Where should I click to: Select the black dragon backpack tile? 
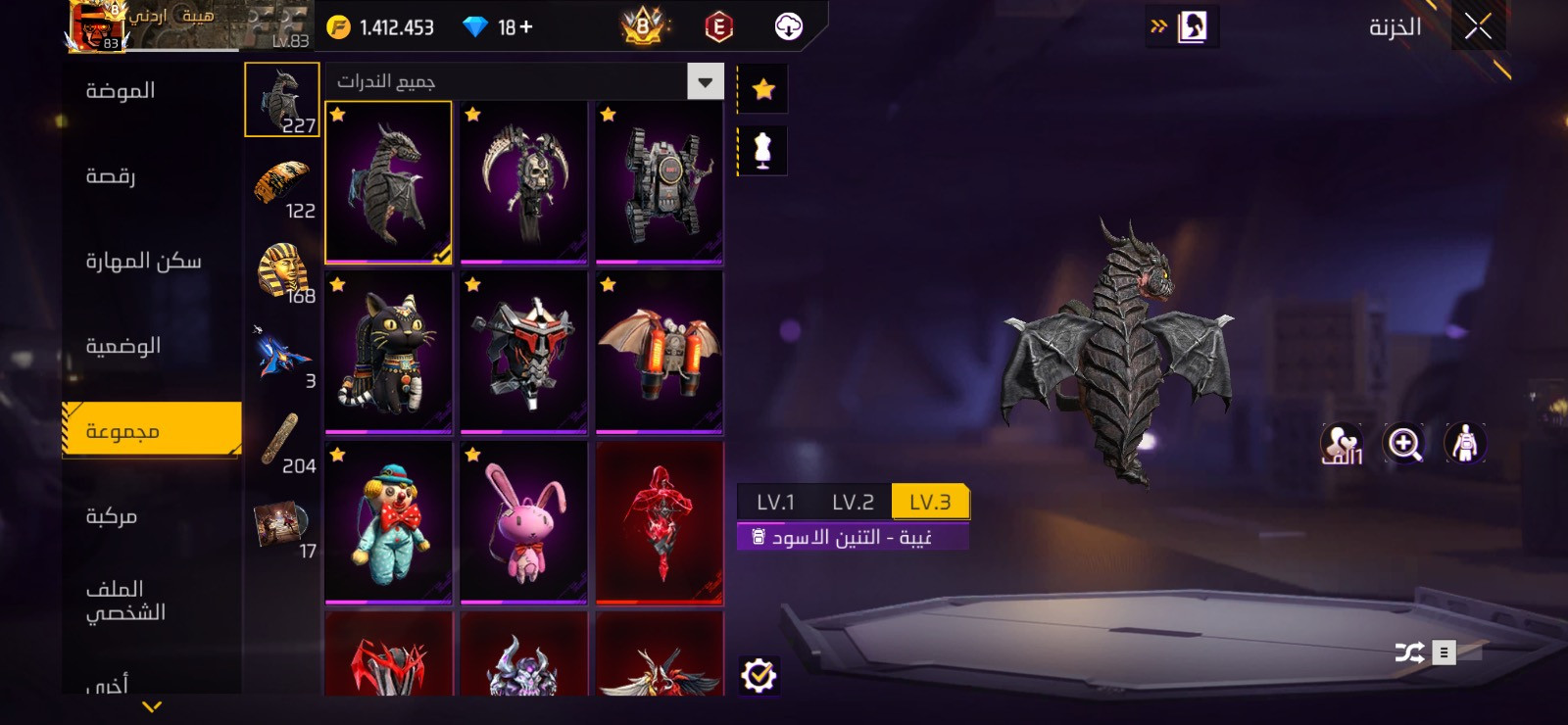[x=388, y=182]
